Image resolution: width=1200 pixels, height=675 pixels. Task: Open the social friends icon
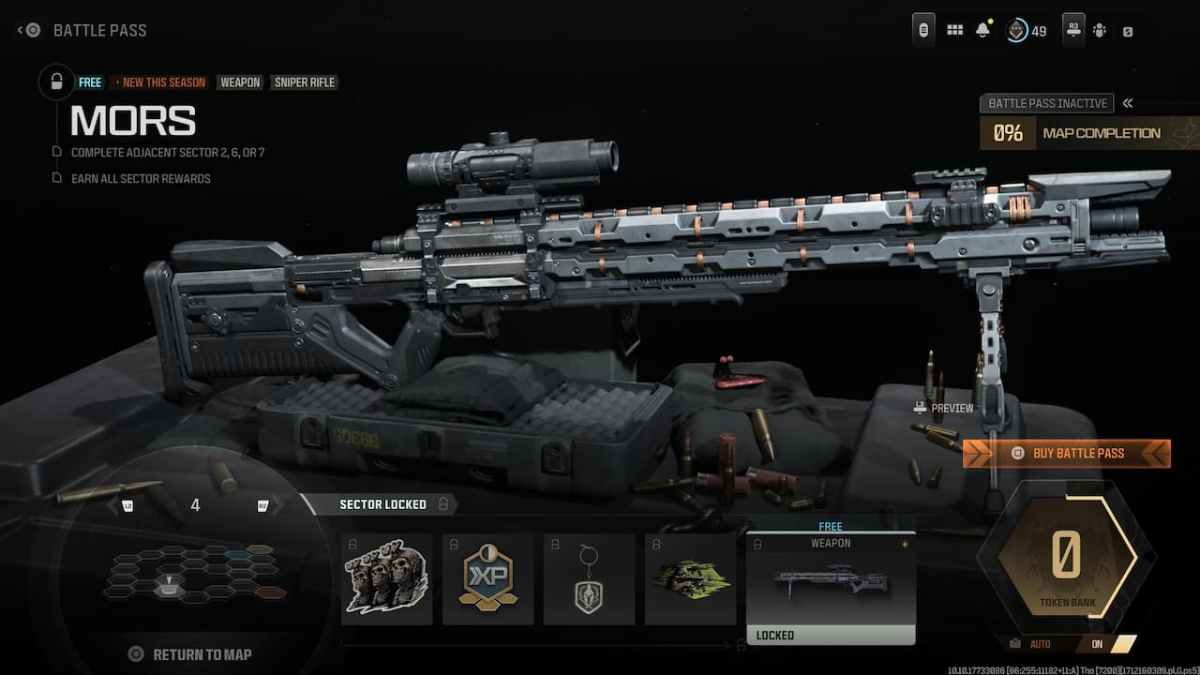[1100, 30]
